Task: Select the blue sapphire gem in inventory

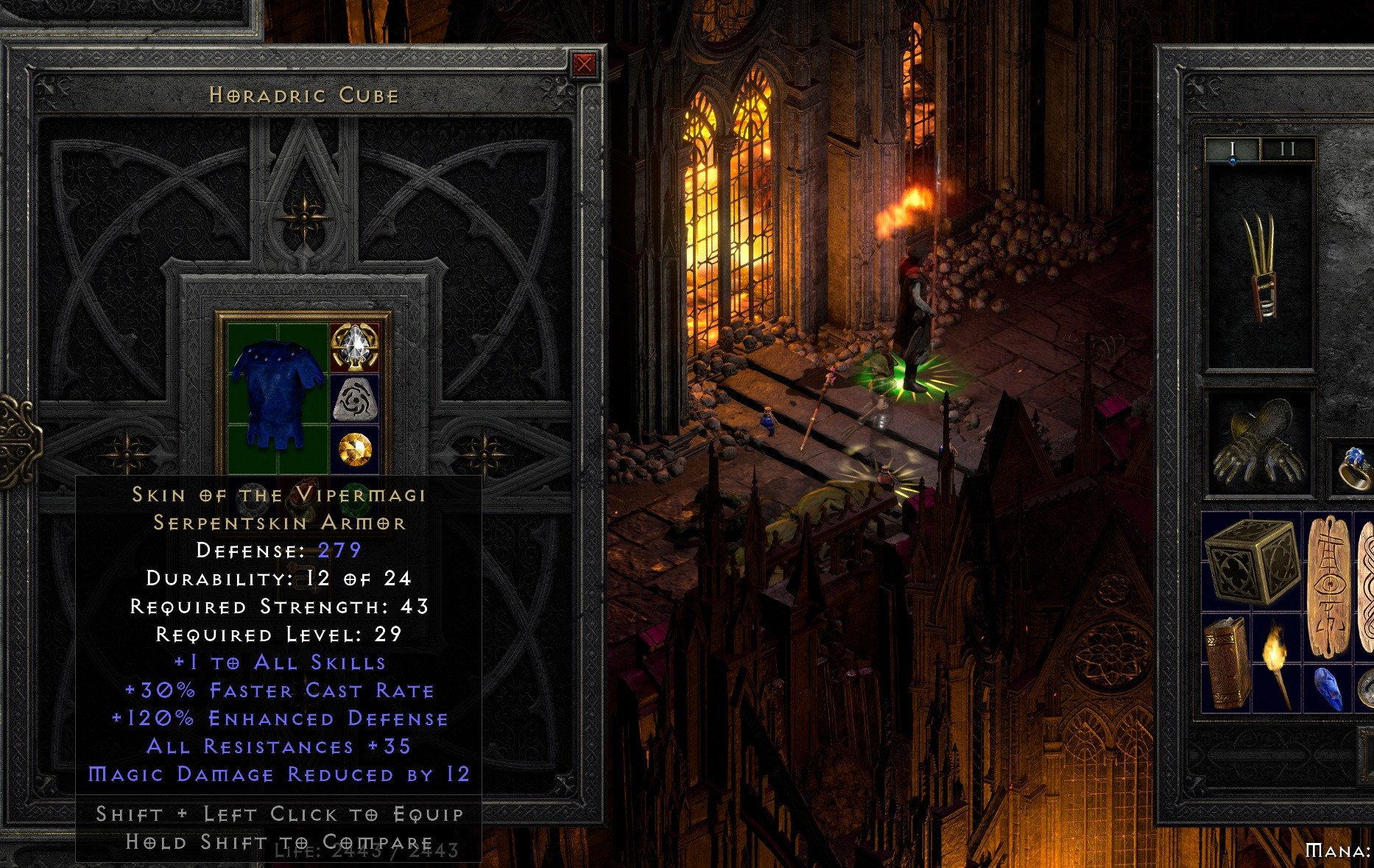Action: click(x=1328, y=688)
